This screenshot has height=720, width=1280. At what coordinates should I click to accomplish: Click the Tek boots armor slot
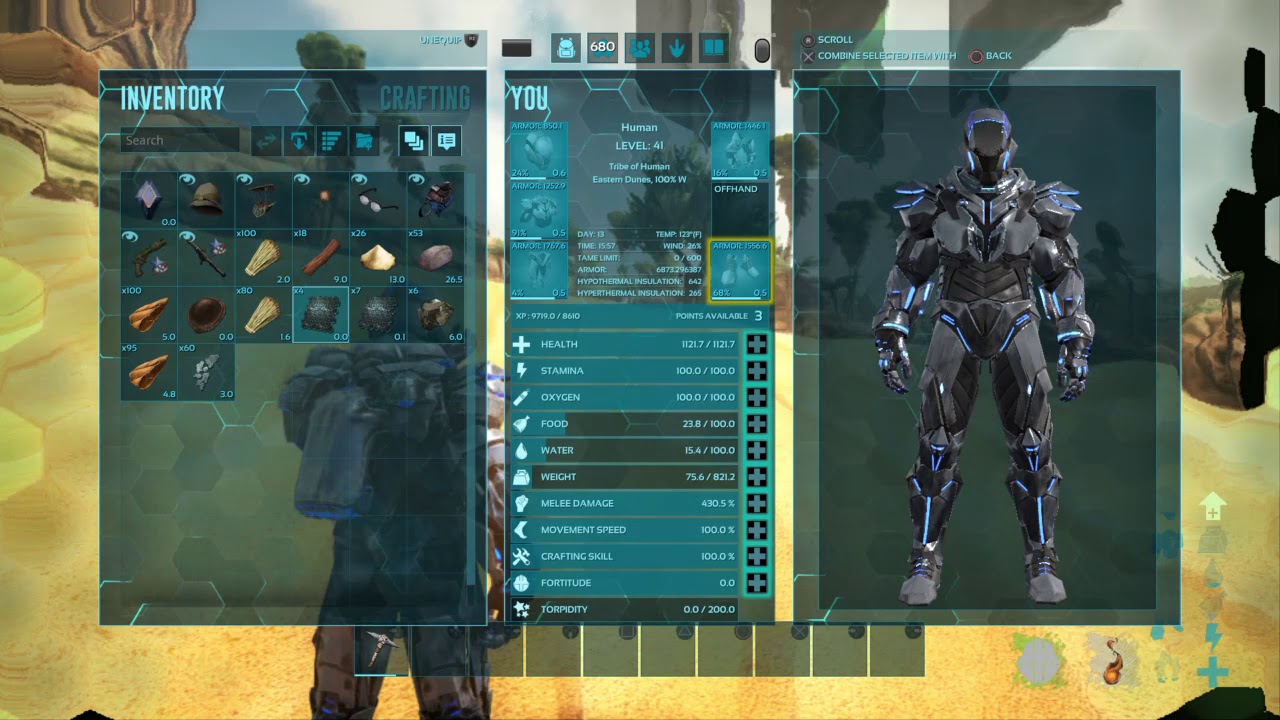741,270
